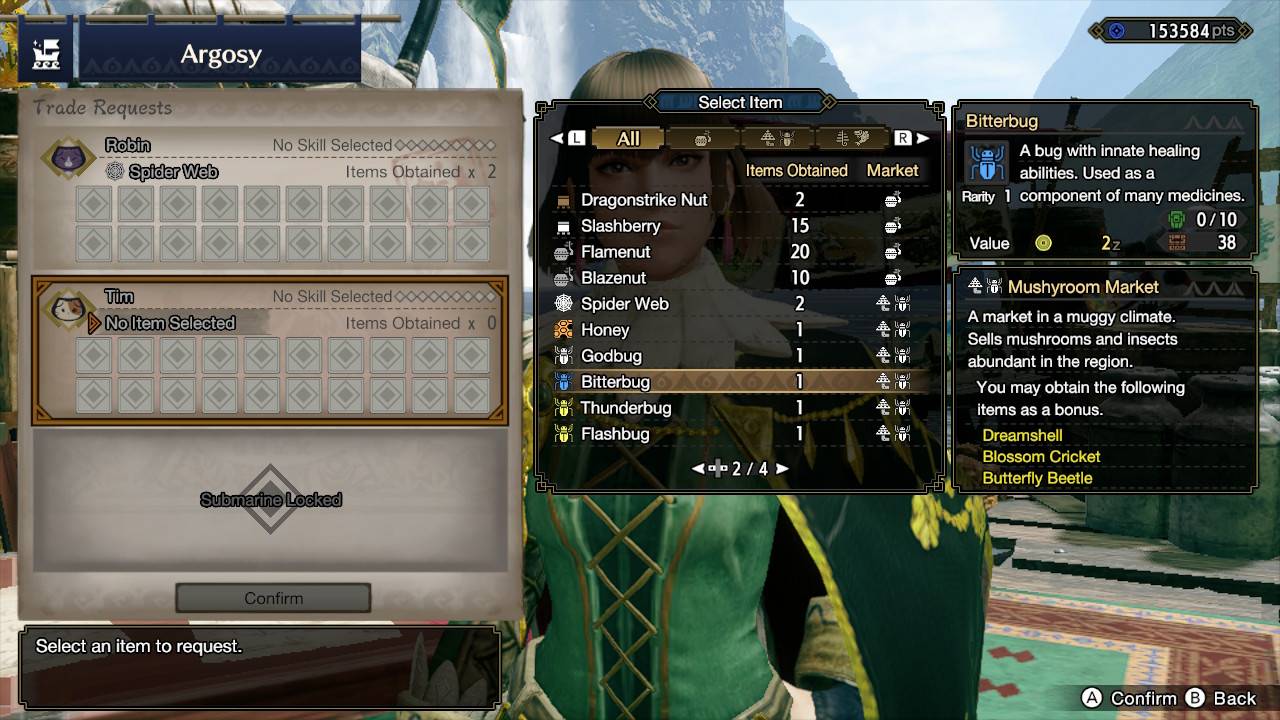Screen dimensions: 1280x720
Task: Click Robin's purple trader portrait icon
Action: [67, 157]
